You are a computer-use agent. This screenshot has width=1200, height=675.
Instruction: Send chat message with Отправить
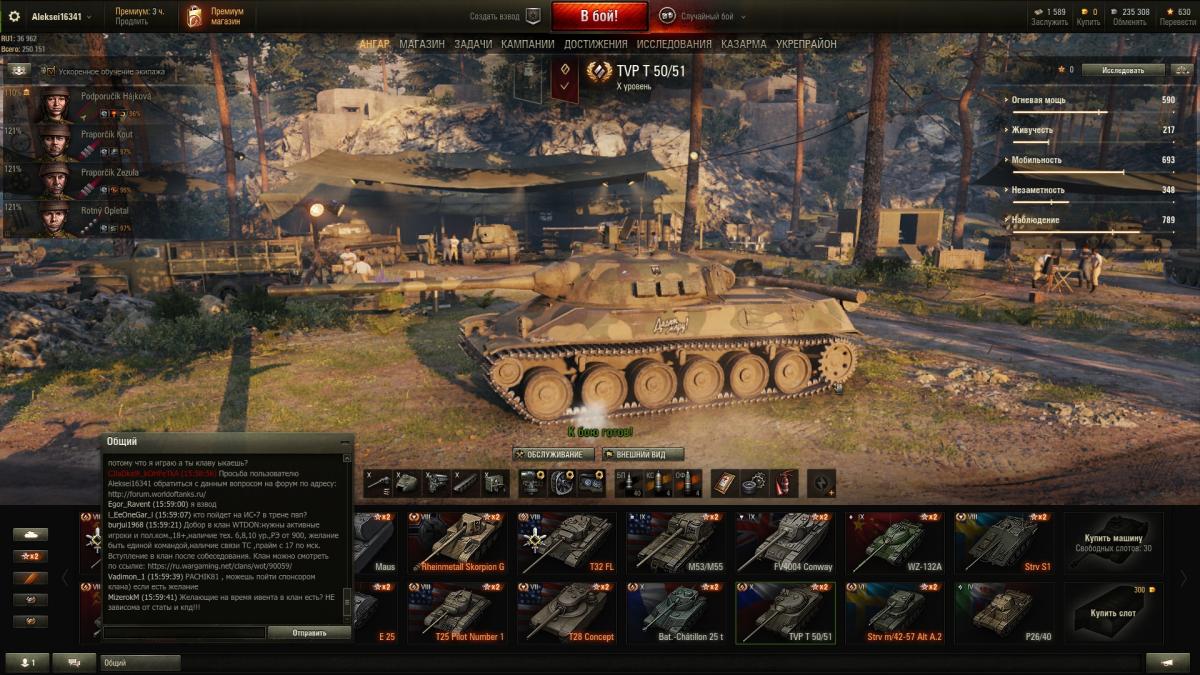309,633
